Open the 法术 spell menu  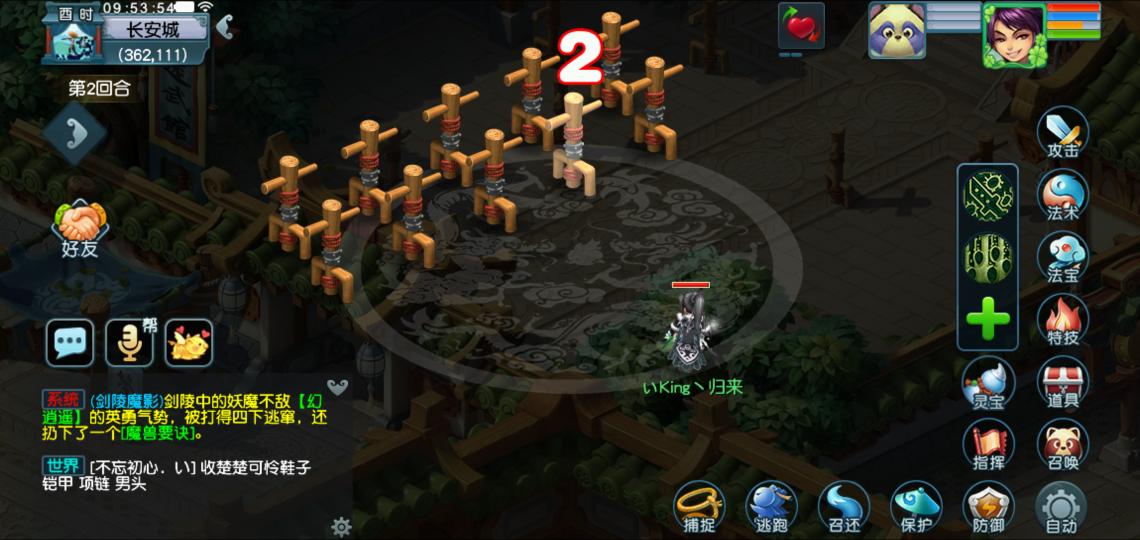[x=1062, y=194]
